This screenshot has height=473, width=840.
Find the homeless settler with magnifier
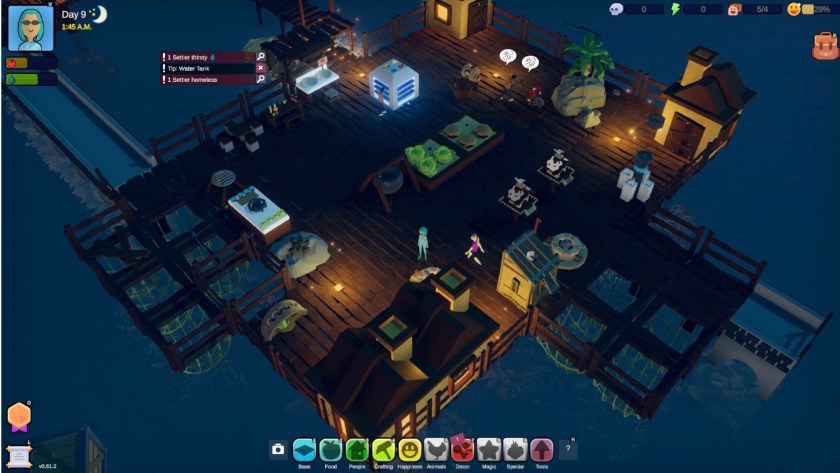coord(261,79)
